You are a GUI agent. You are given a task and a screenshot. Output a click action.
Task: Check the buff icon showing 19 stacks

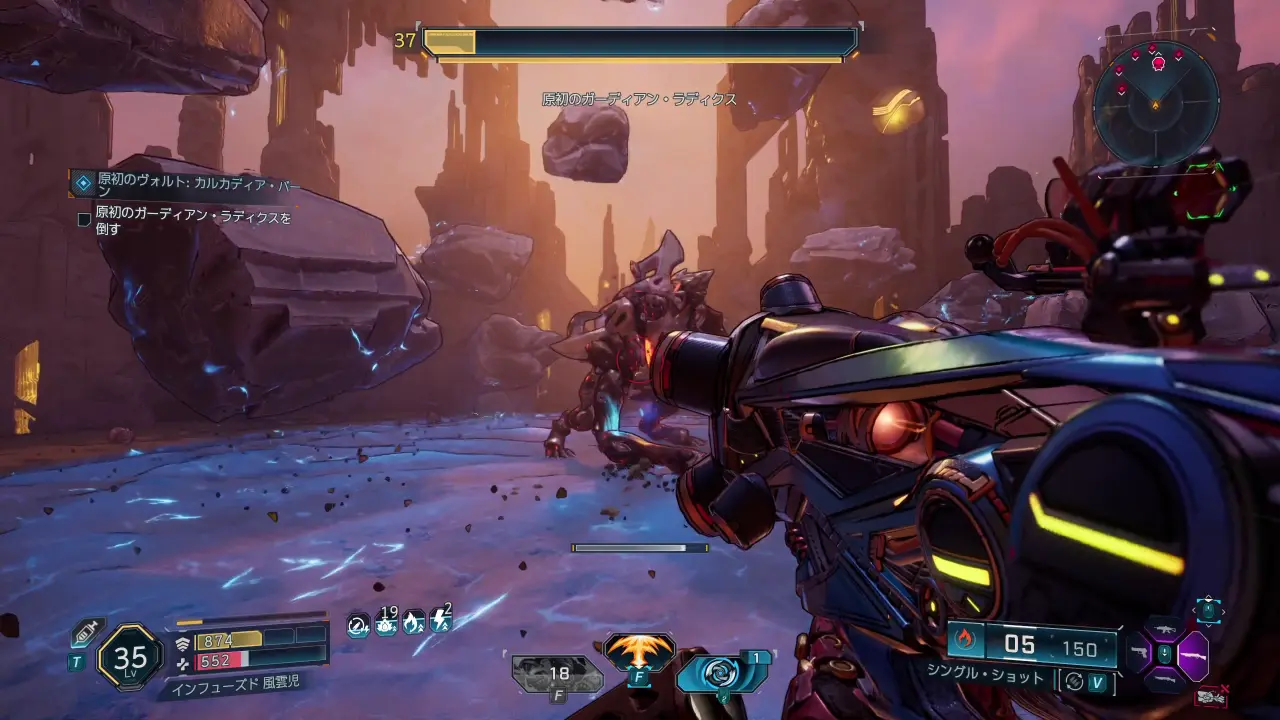pyautogui.click(x=386, y=625)
